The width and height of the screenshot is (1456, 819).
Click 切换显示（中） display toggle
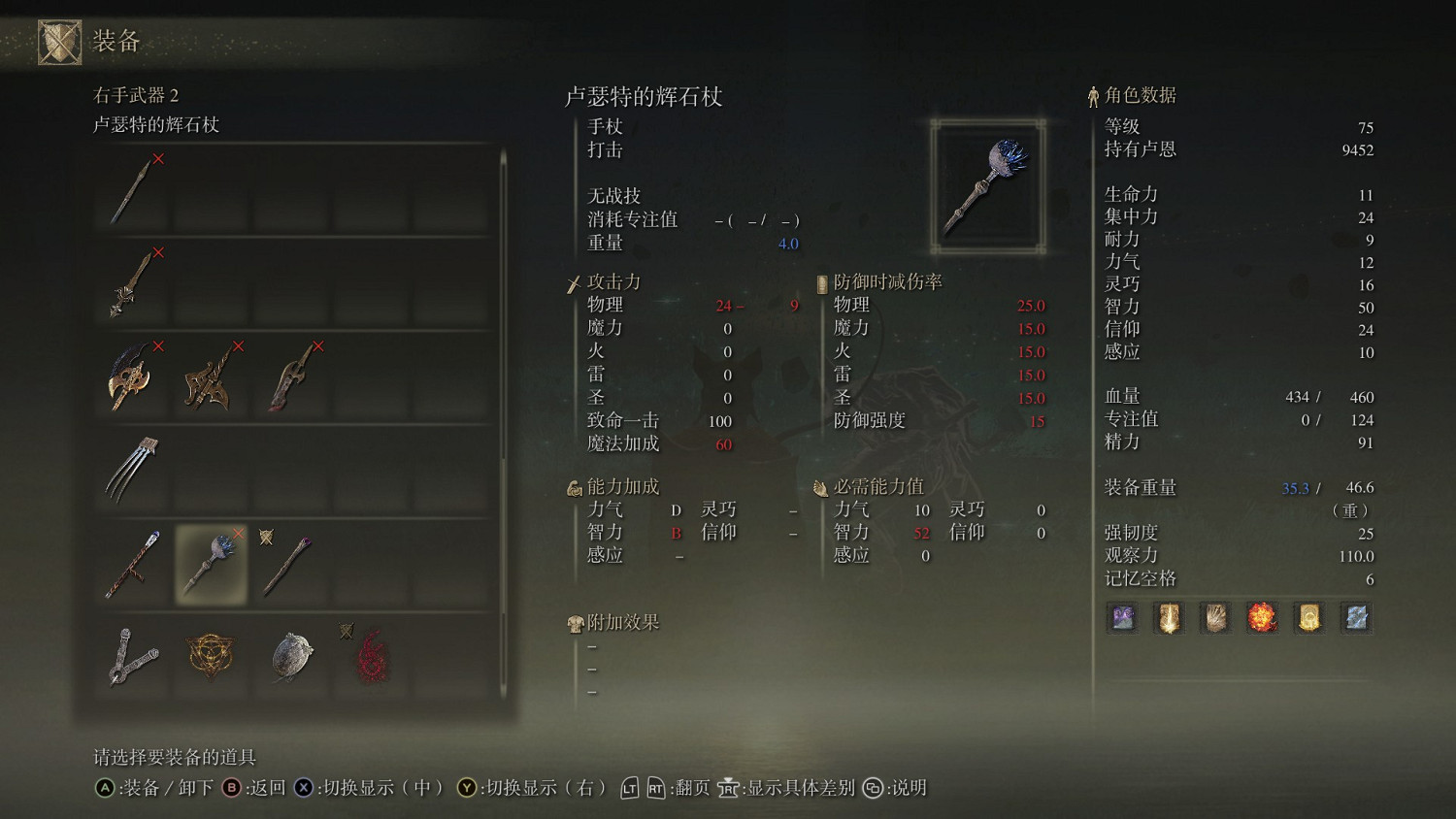(383, 788)
